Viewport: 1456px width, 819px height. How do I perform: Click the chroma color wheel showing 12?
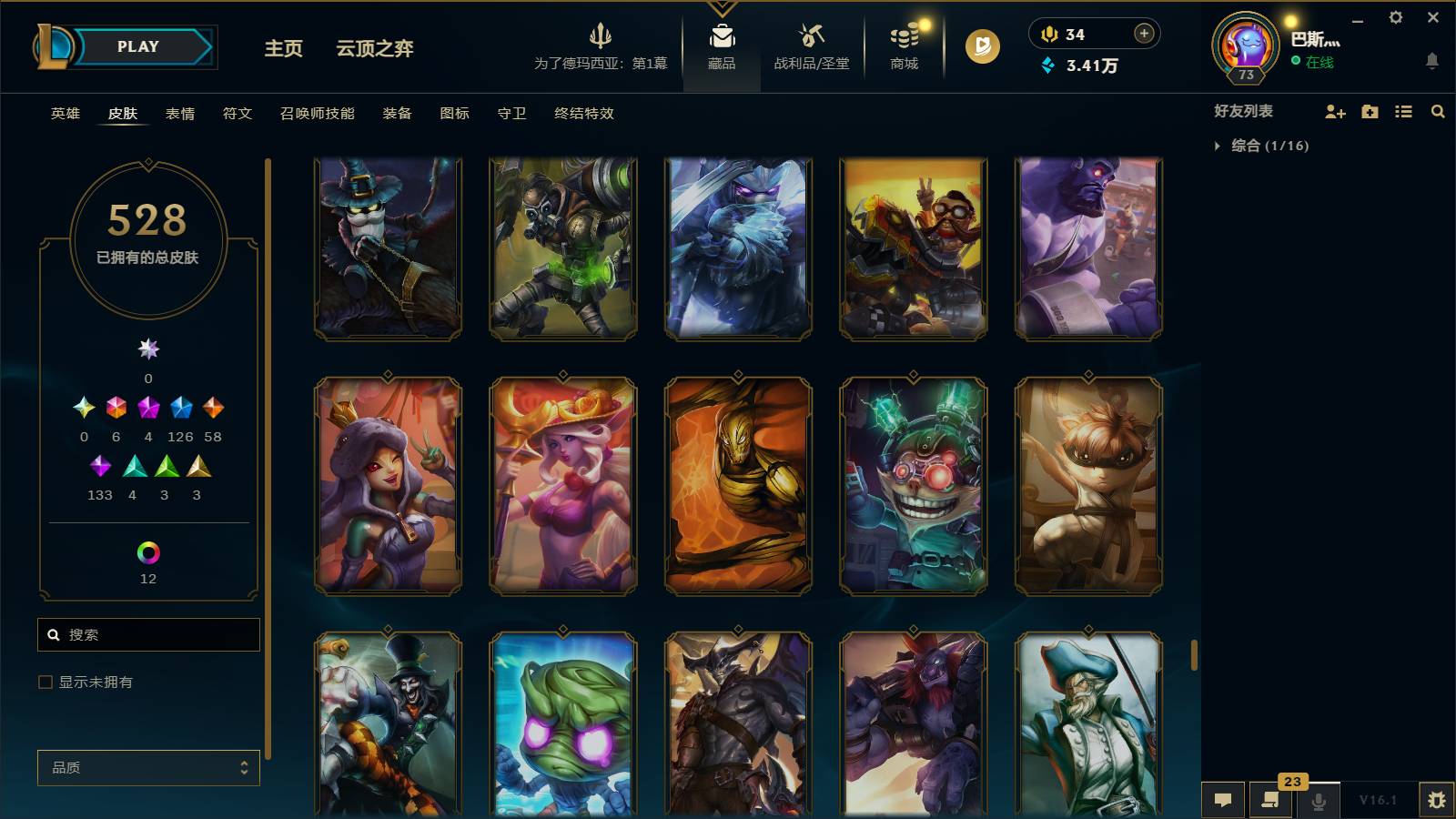click(148, 550)
